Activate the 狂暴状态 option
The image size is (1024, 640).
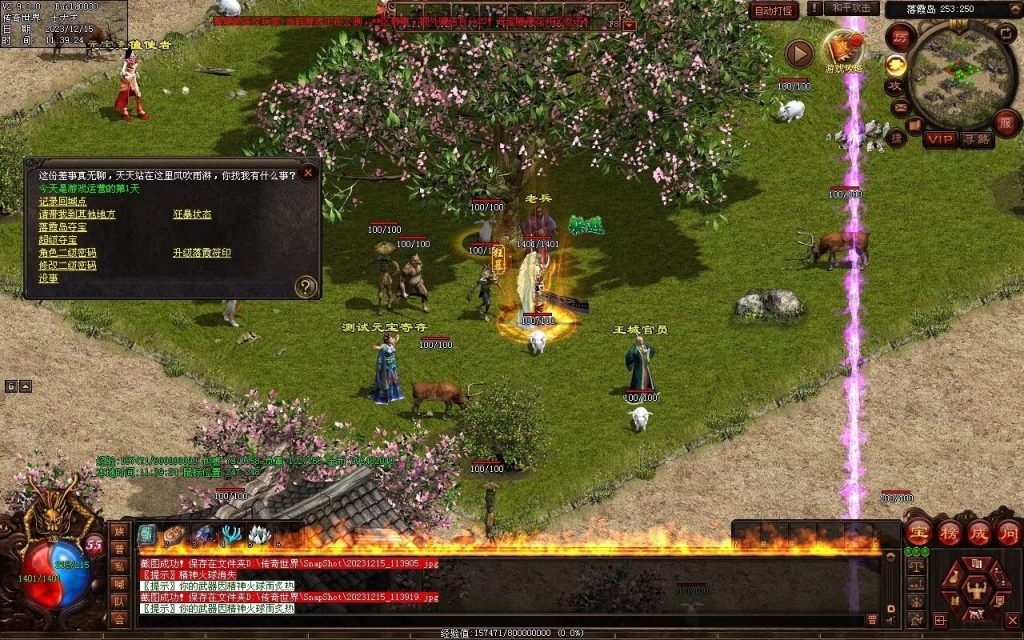point(193,214)
